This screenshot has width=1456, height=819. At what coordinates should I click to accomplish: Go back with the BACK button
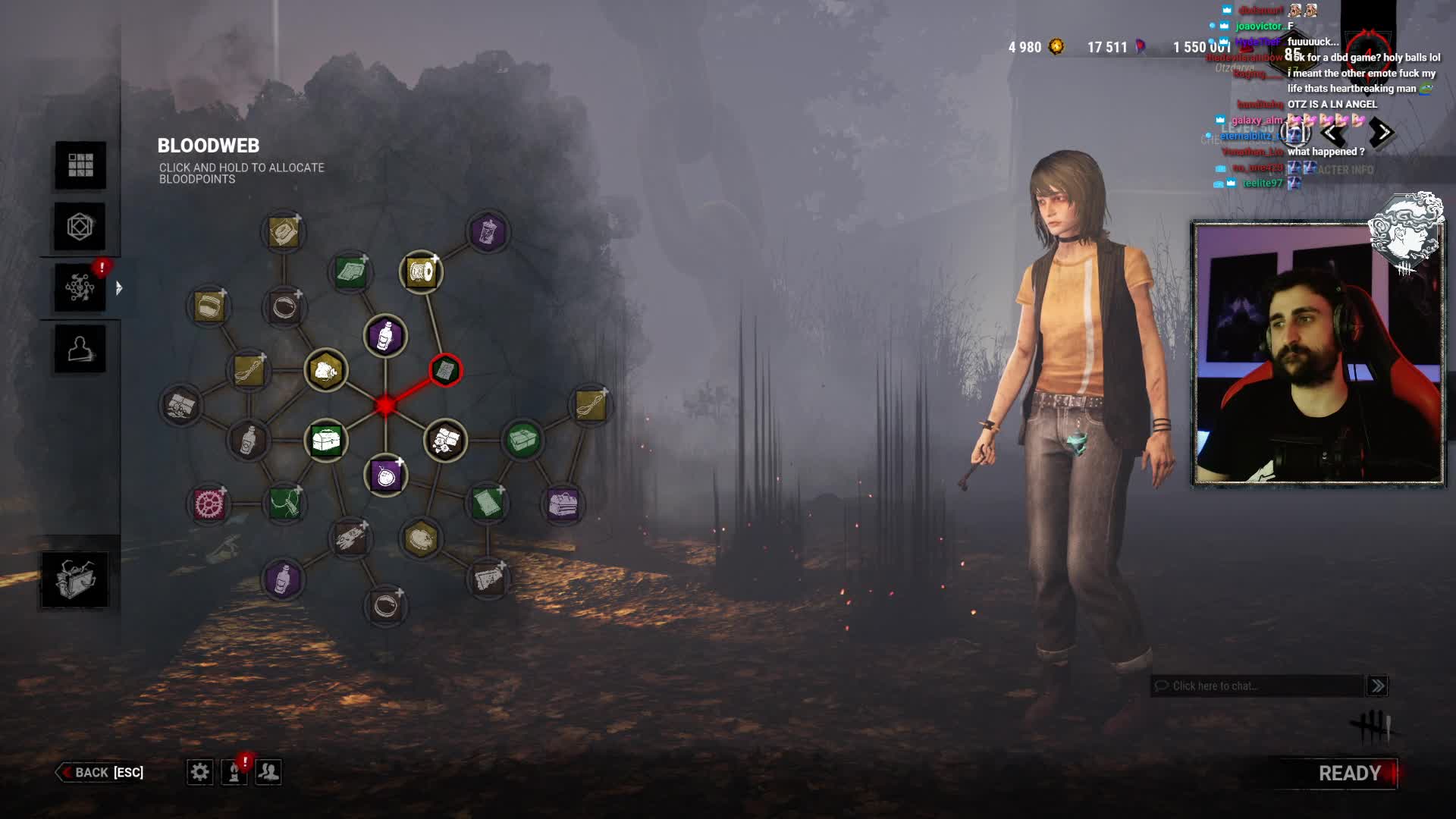(100, 772)
